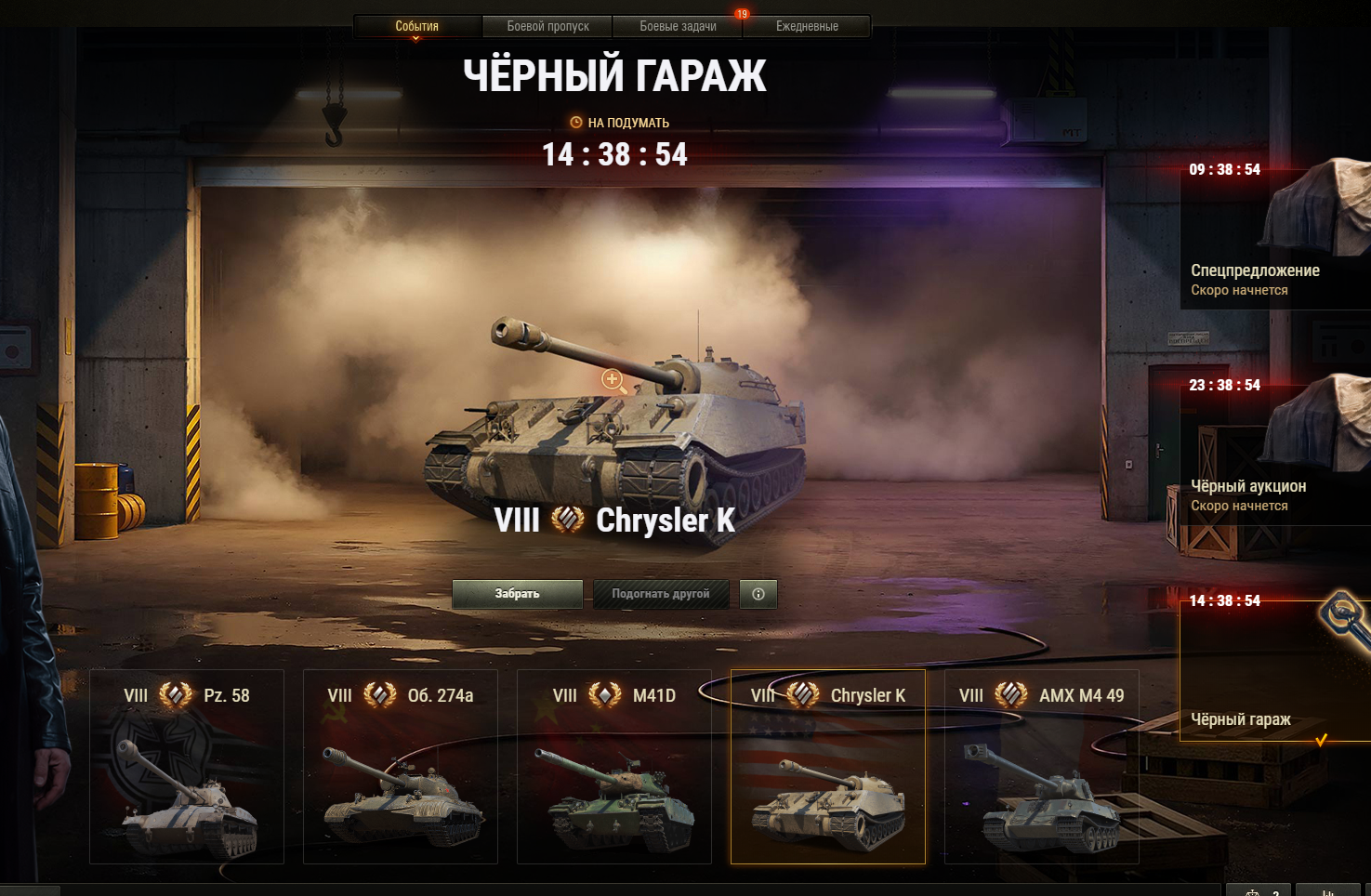Click the Подогнать другой button
1371x896 pixels.
coord(661,594)
